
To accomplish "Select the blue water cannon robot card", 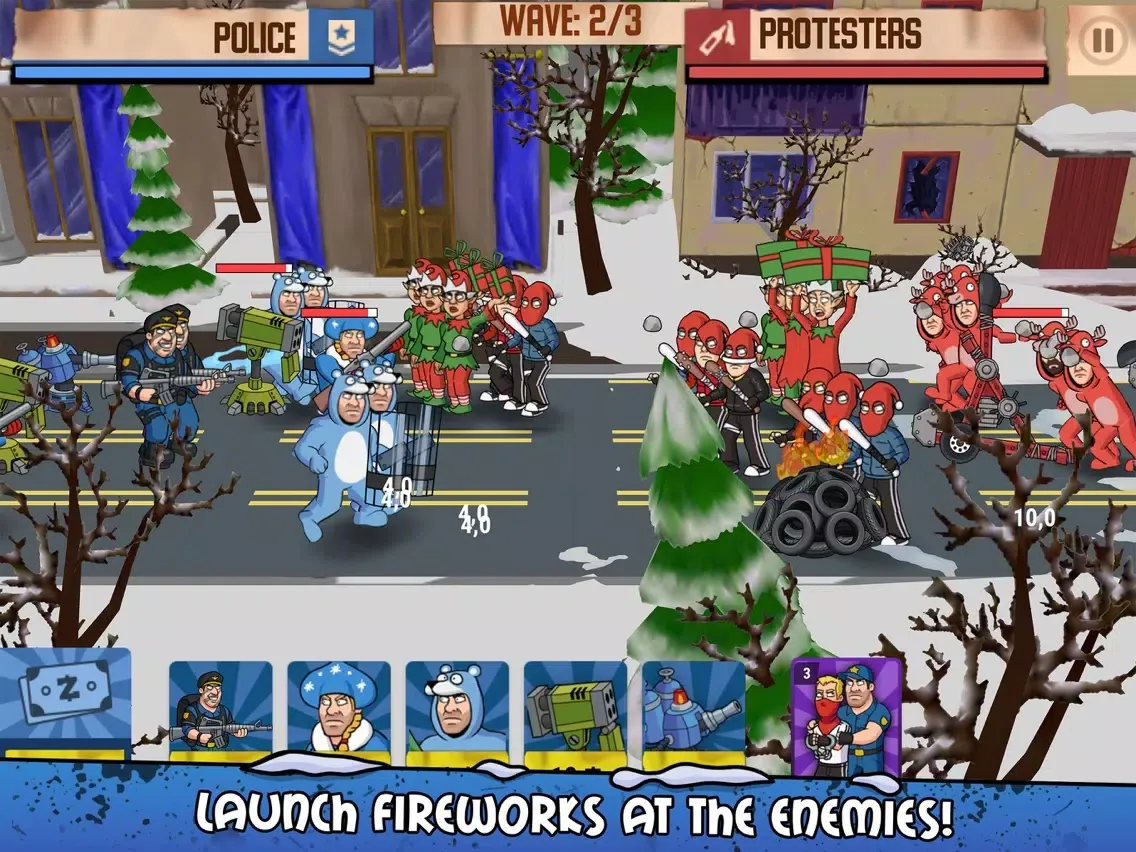I will point(692,712).
